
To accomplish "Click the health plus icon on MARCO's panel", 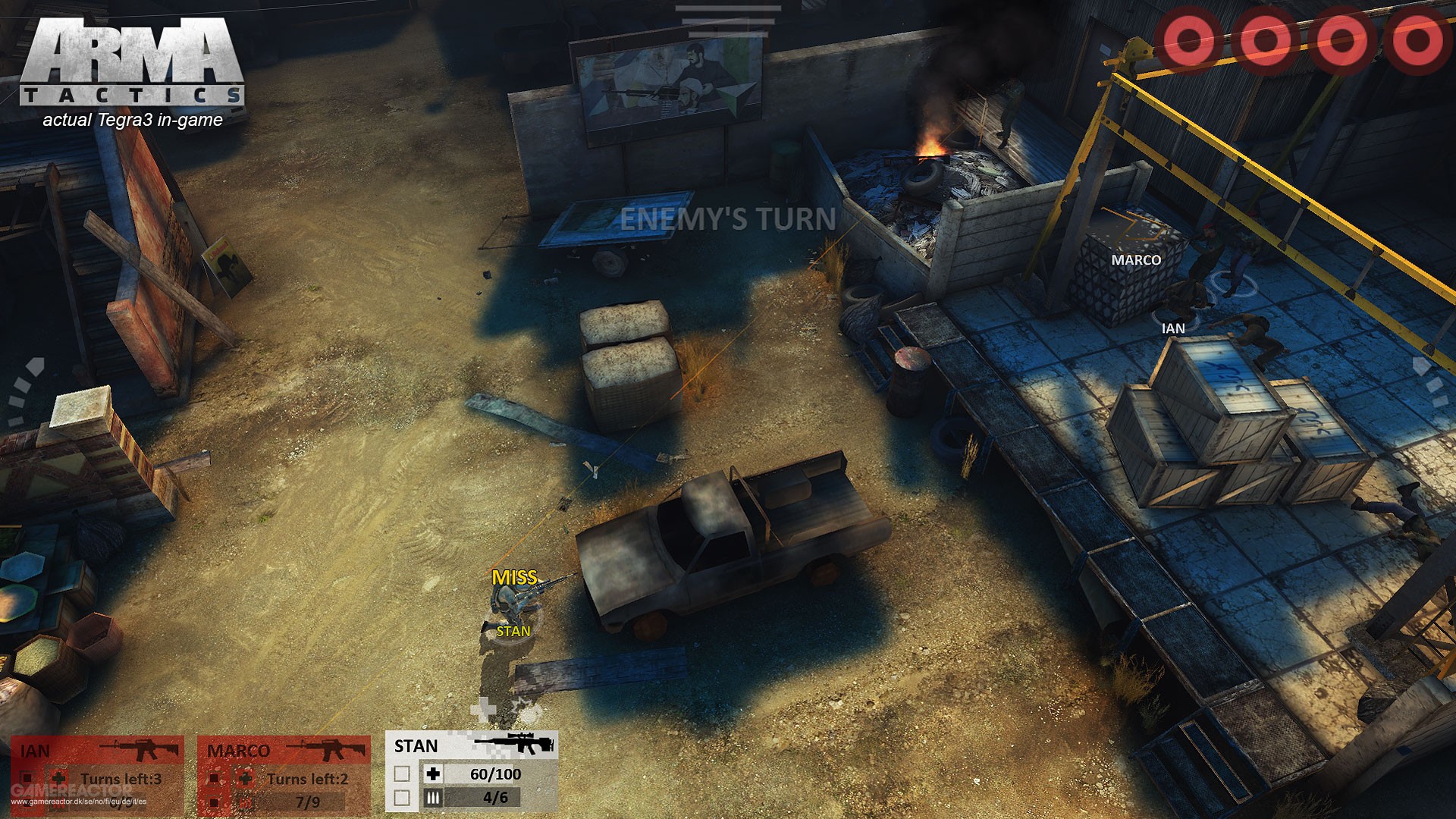I will pyautogui.click(x=246, y=778).
